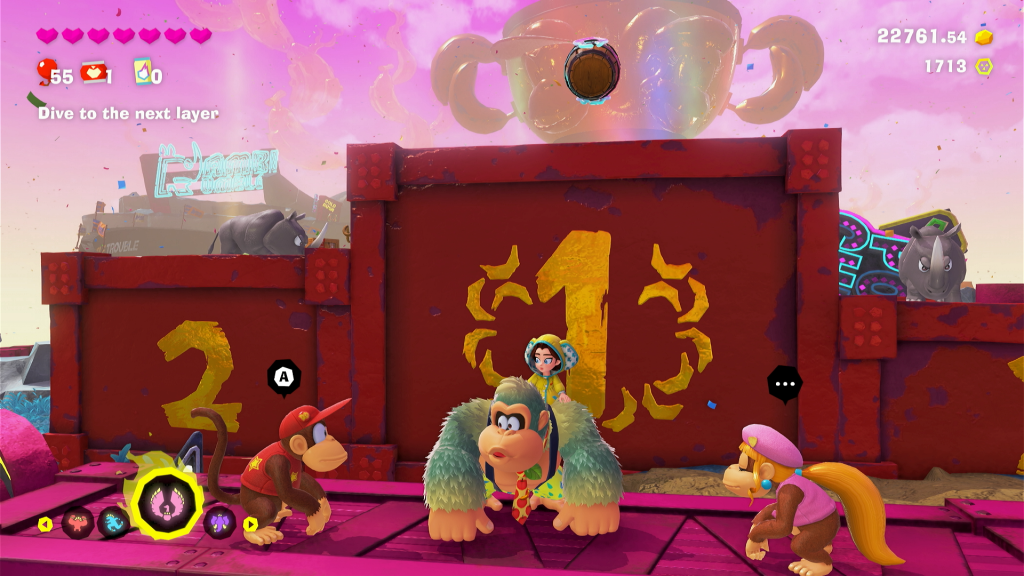Image resolution: width=1024 pixels, height=576 pixels.
Task: Select the red balloon item icon
Action: tap(45, 71)
